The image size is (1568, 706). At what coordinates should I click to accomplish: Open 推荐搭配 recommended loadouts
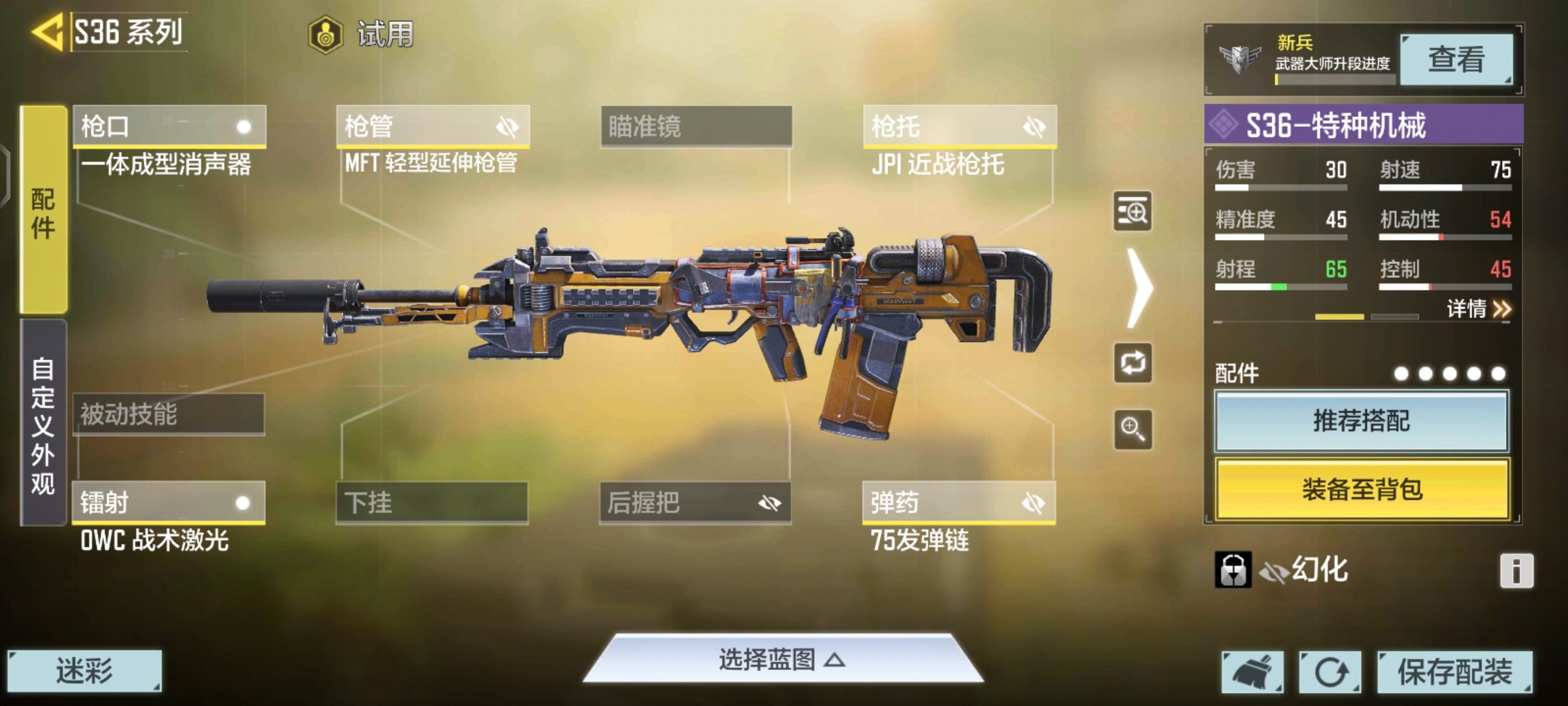click(1362, 421)
